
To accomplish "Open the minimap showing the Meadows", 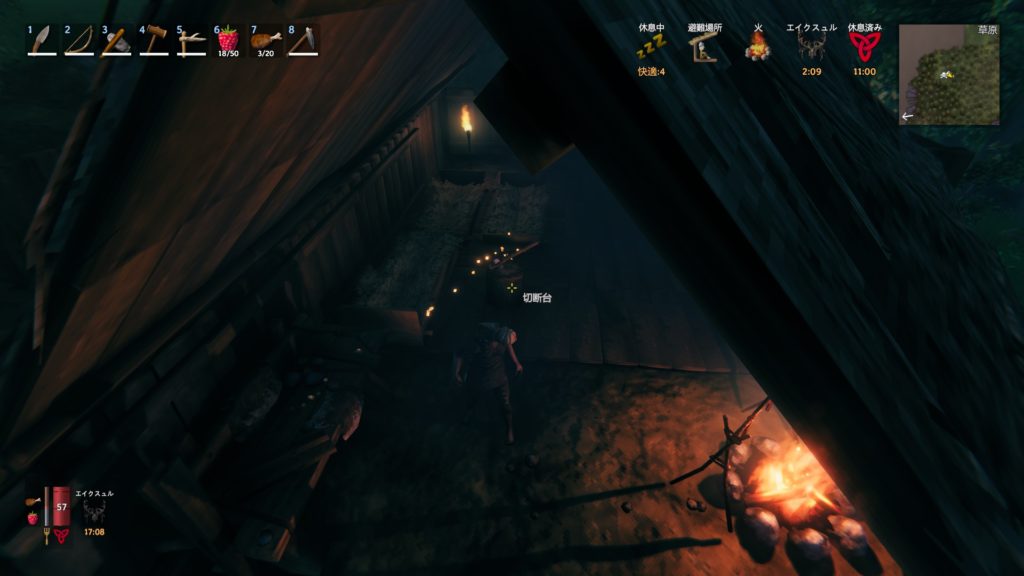I will coord(948,75).
